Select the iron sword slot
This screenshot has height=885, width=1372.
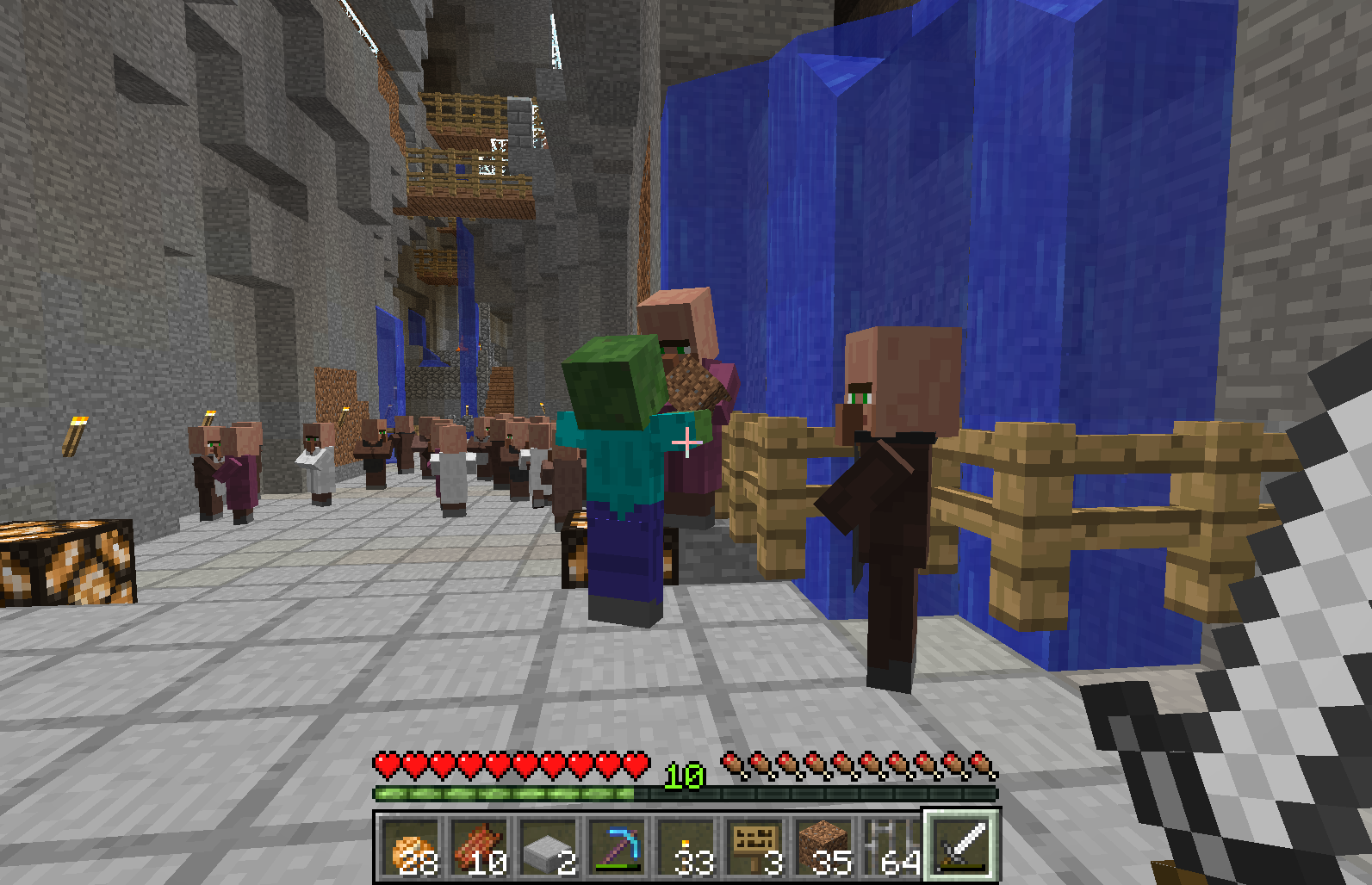coord(962,847)
